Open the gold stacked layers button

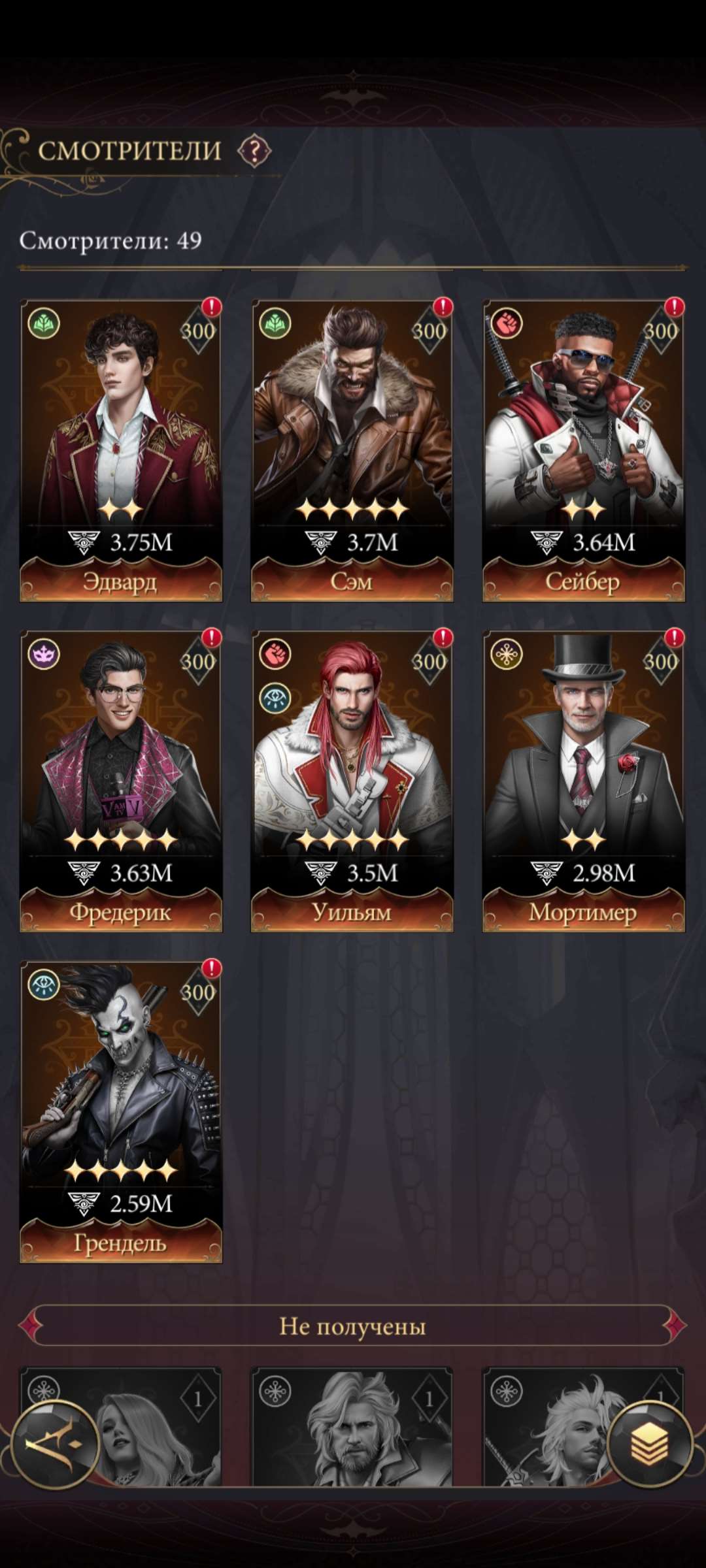[x=649, y=1445]
